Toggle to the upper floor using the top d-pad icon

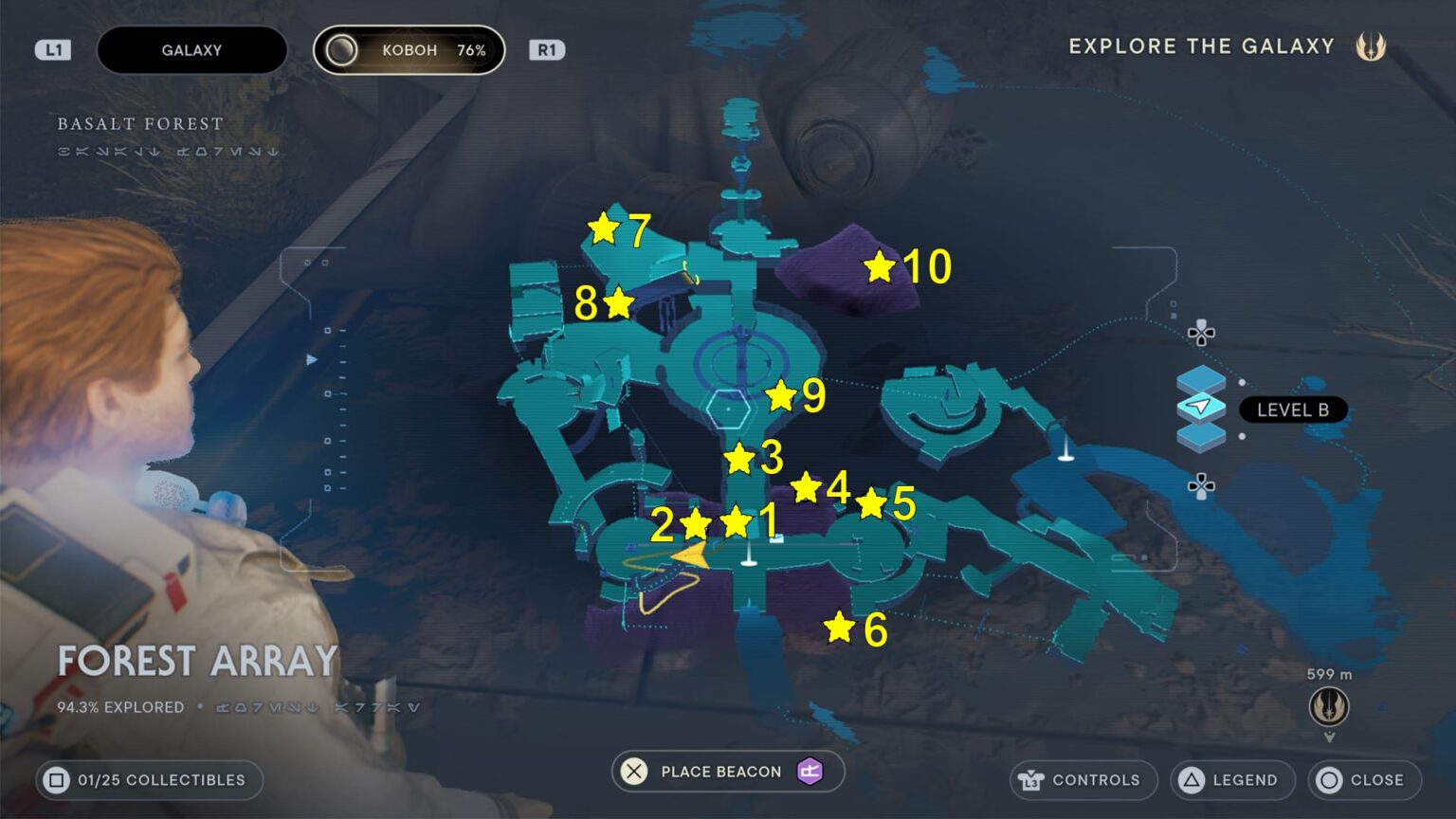[1201, 334]
